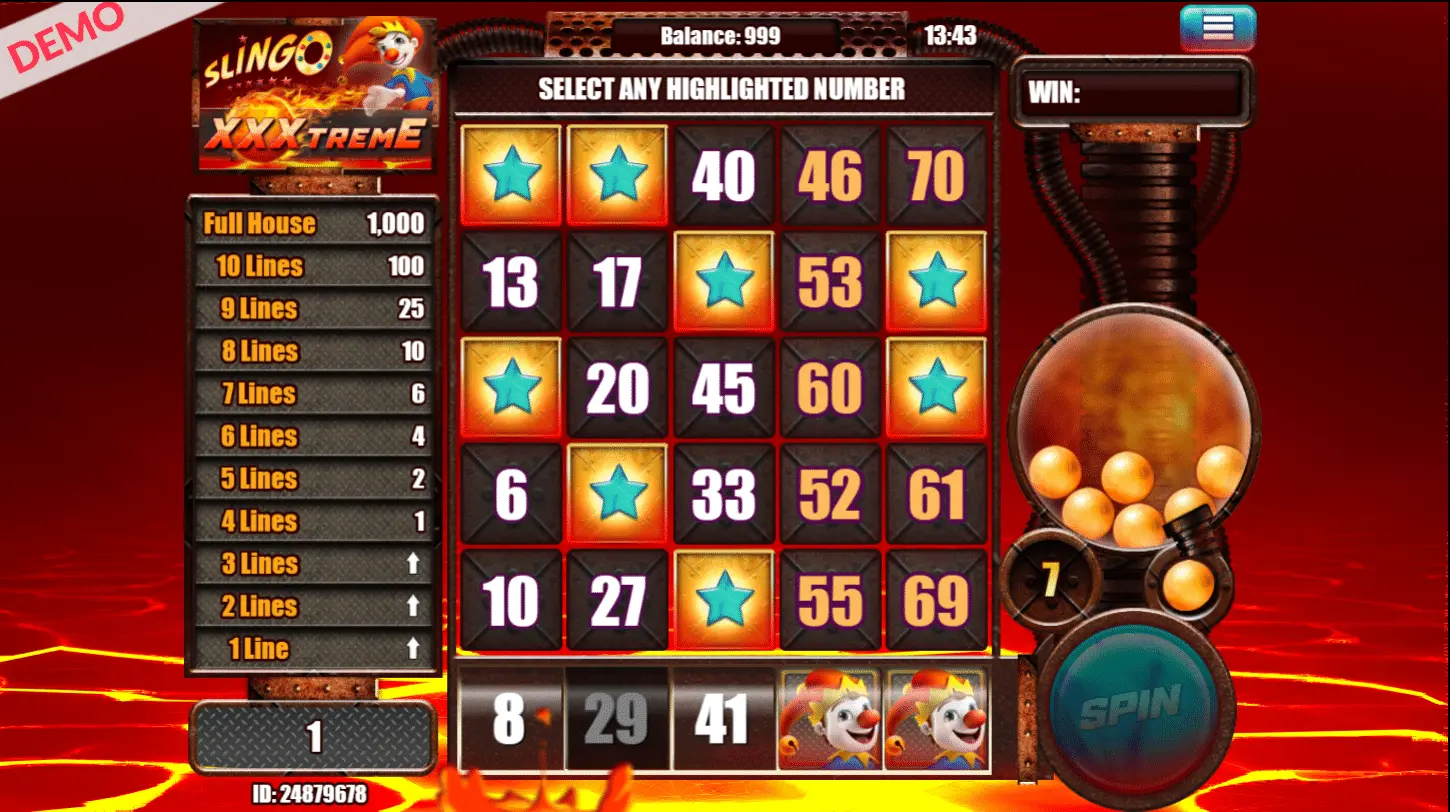Screen dimensions: 1450x812
Task: Click the star in the bottom grid row
Action: (723, 600)
